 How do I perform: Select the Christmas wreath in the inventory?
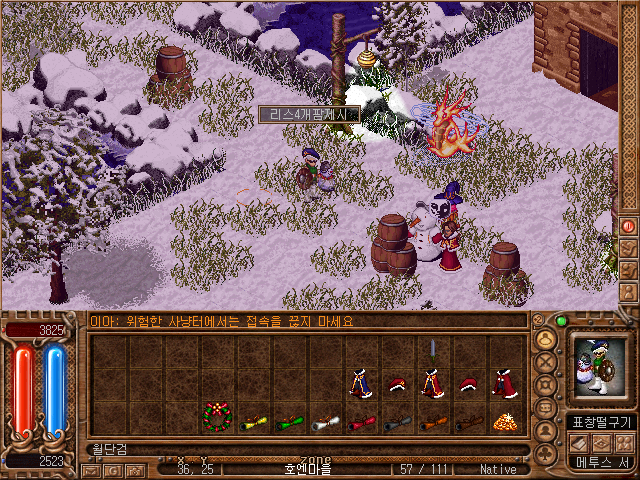[x=218, y=415]
